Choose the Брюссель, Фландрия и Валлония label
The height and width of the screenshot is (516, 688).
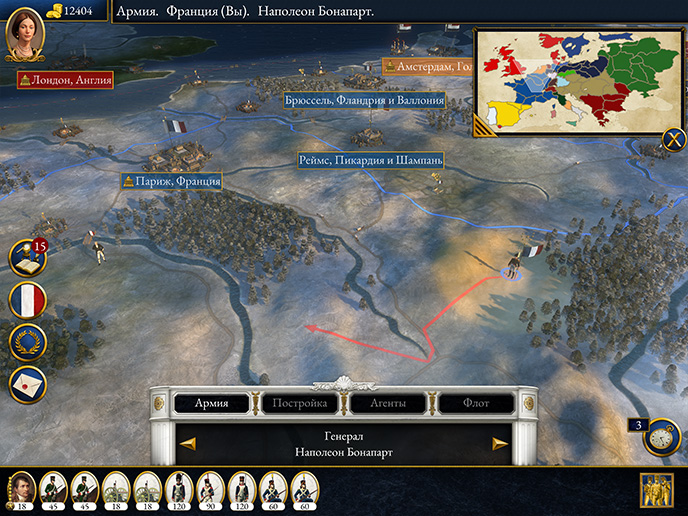coord(364,101)
